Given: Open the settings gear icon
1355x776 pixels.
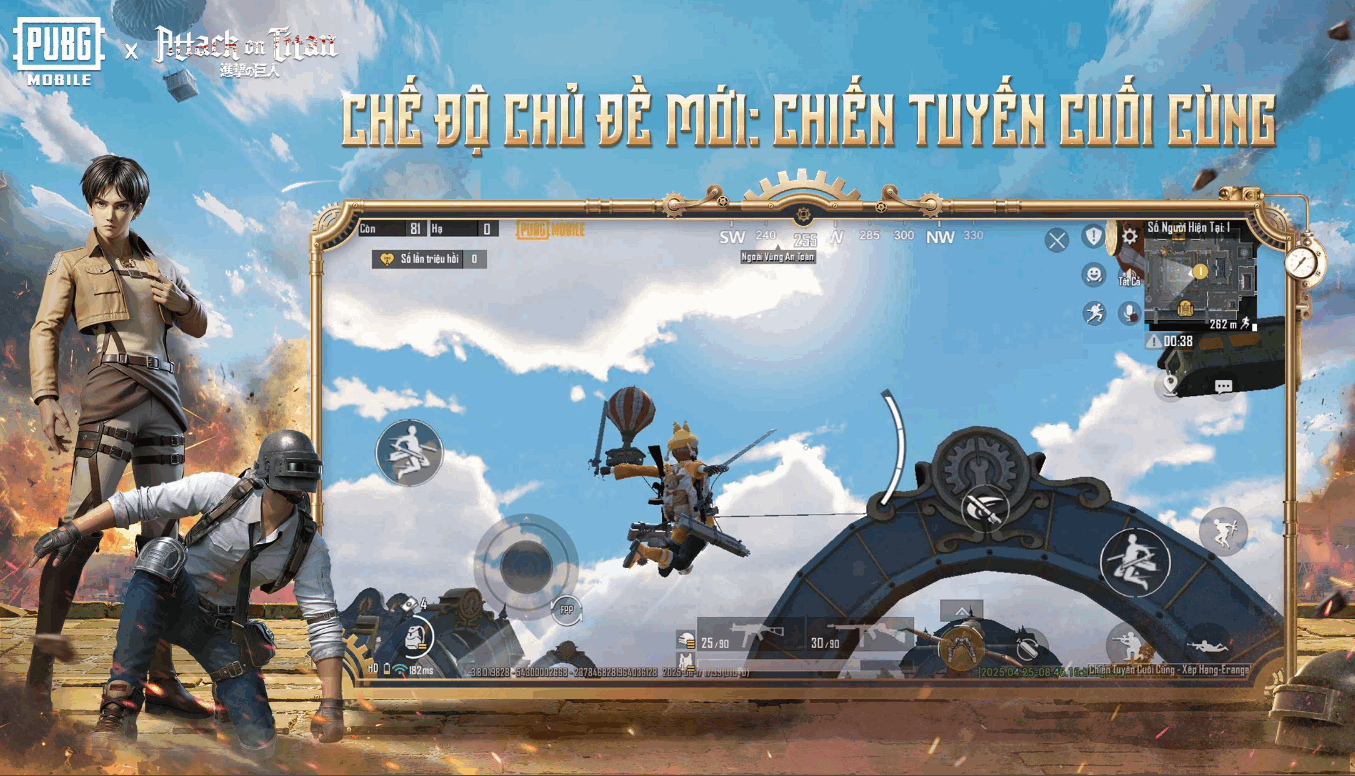Looking at the screenshot, I should click(x=1130, y=236).
